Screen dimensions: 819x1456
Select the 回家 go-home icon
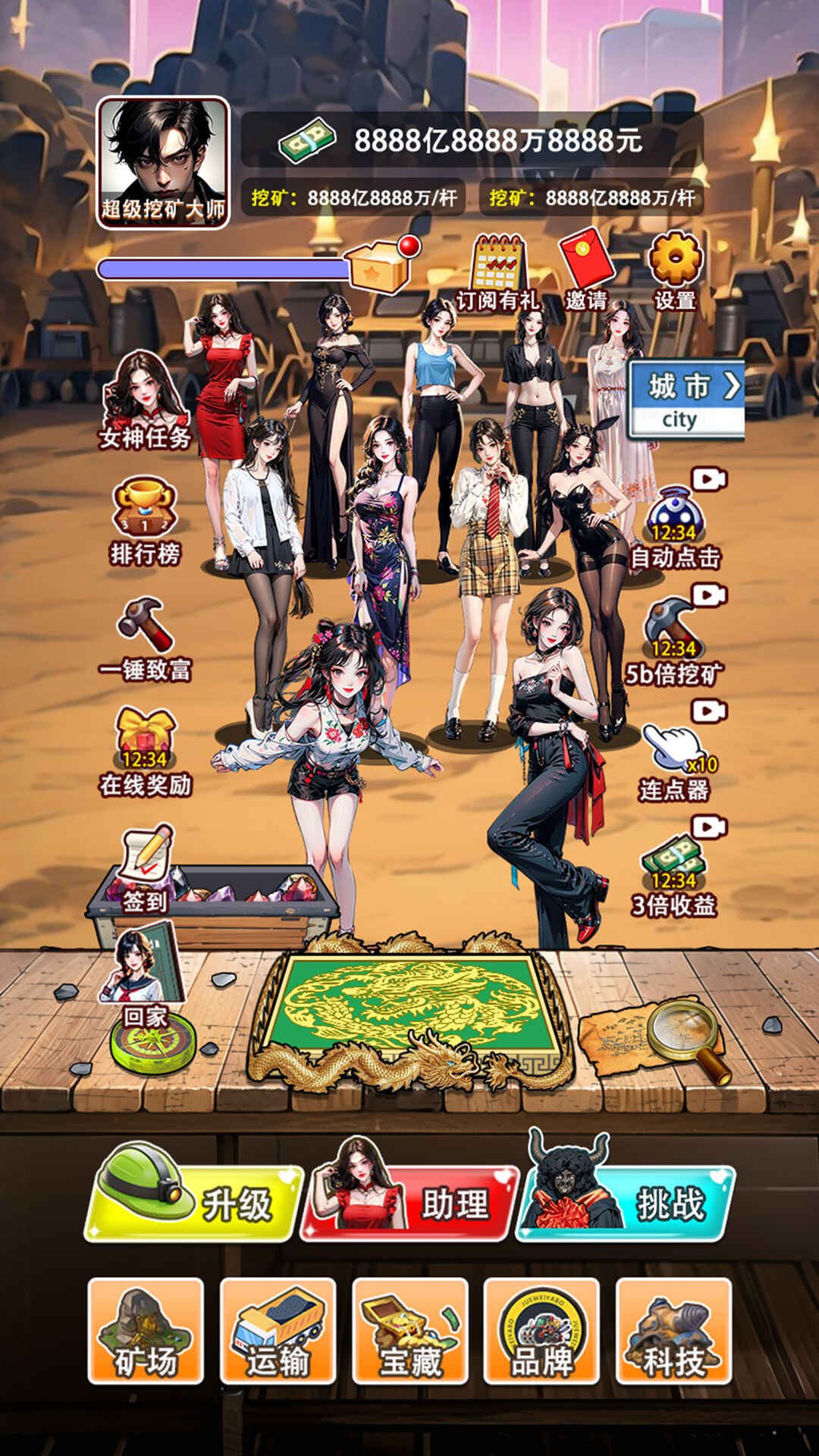pos(144,978)
